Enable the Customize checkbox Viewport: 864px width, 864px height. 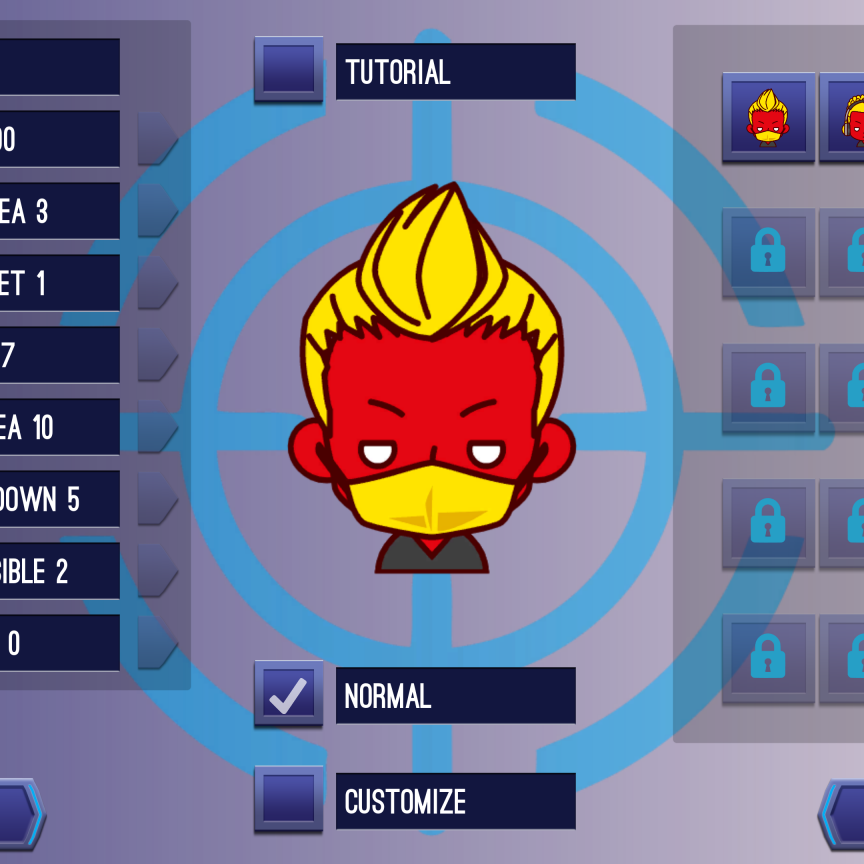click(289, 799)
